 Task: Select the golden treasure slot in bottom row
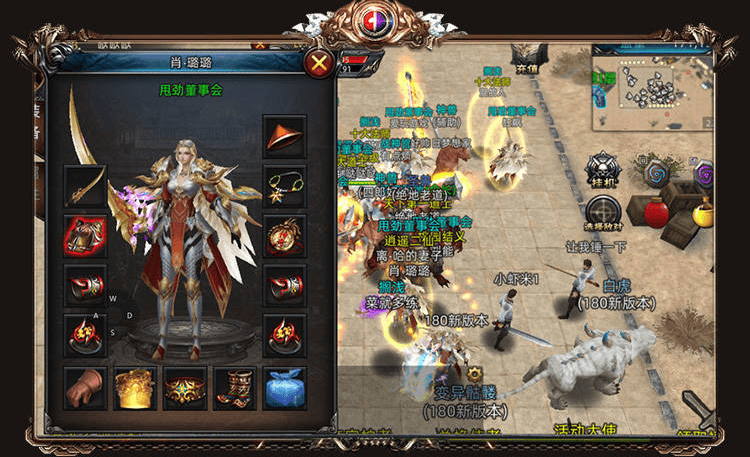click(135, 387)
